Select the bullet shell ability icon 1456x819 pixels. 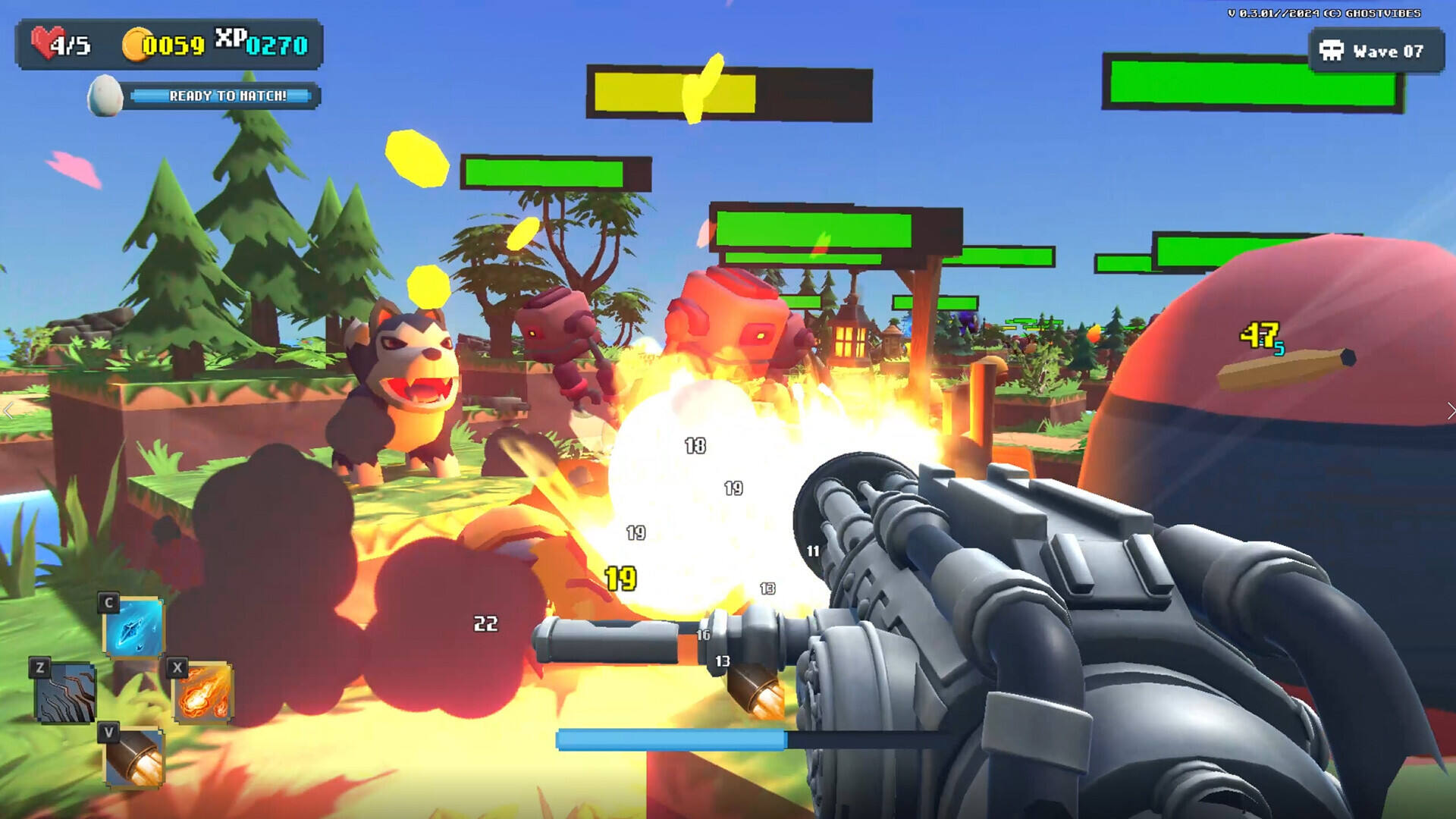point(133,757)
